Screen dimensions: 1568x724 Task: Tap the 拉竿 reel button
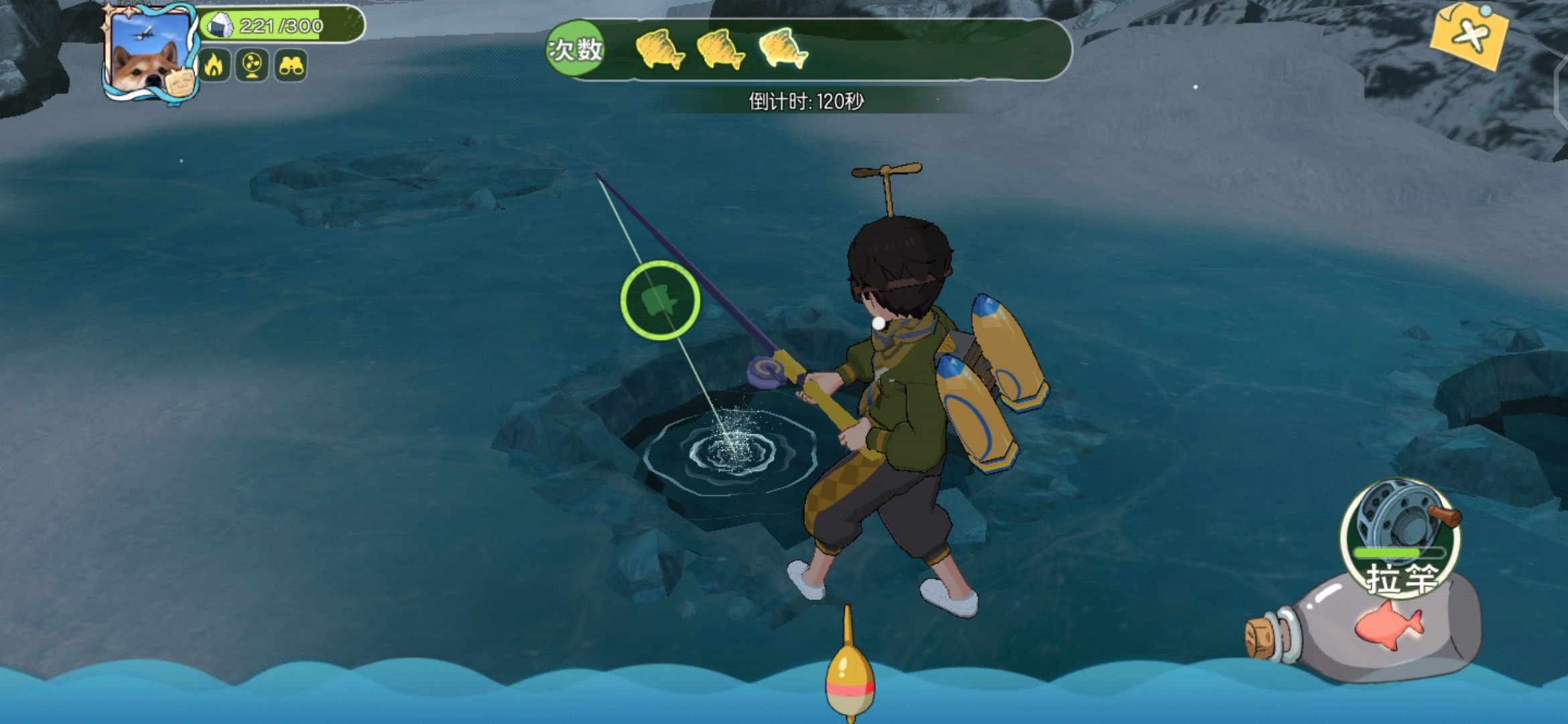(x=1400, y=536)
